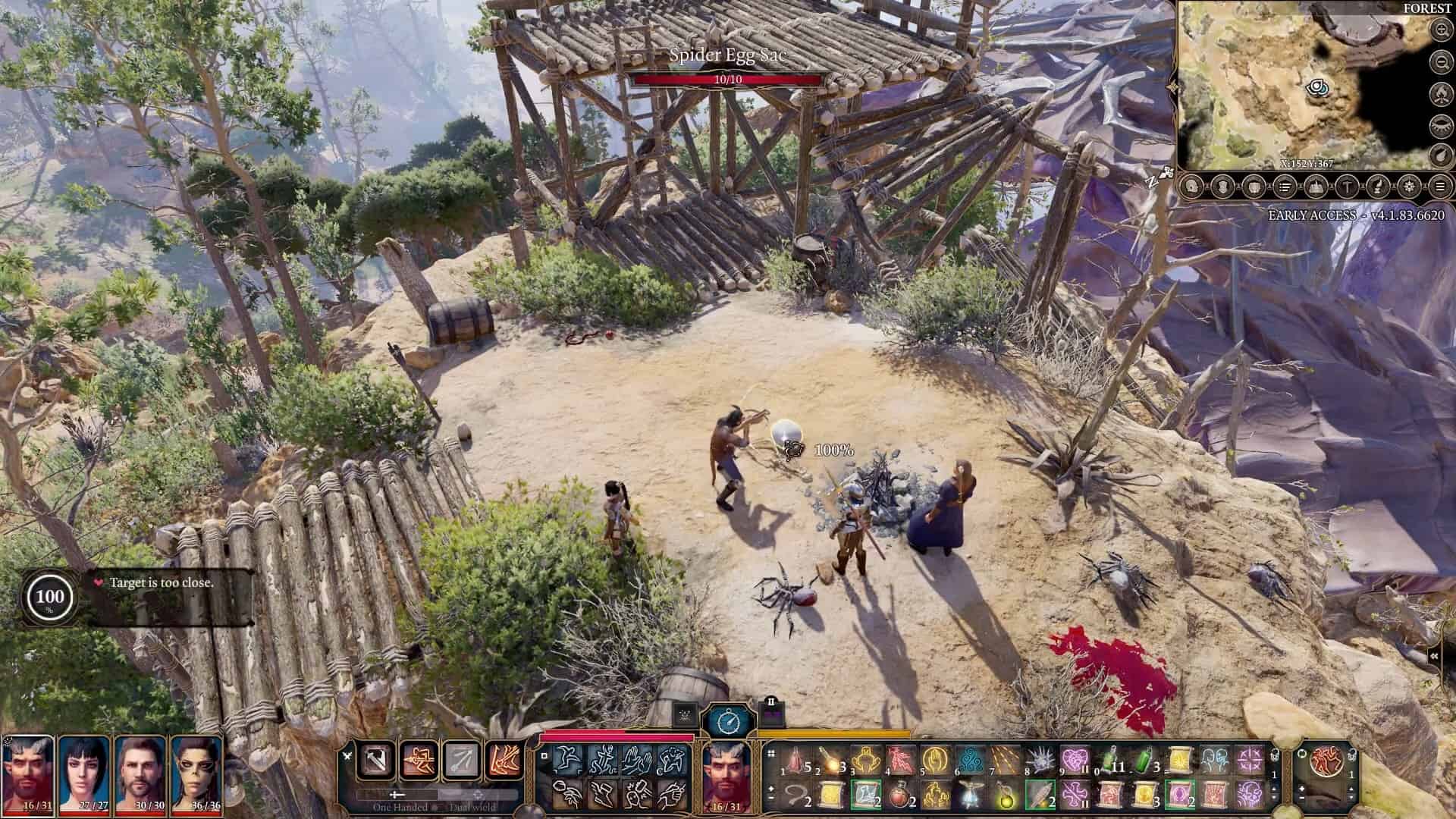Select the main-hand melee weapon attack slot

[377, 760]
